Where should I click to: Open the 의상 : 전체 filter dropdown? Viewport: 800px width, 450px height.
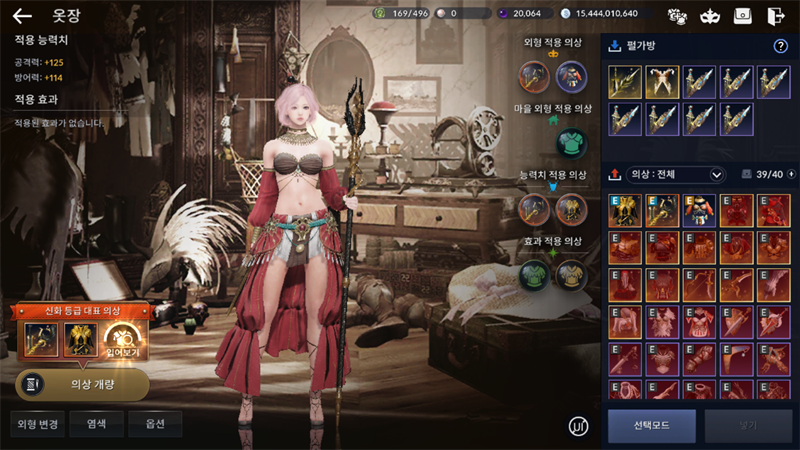(676, 175)
